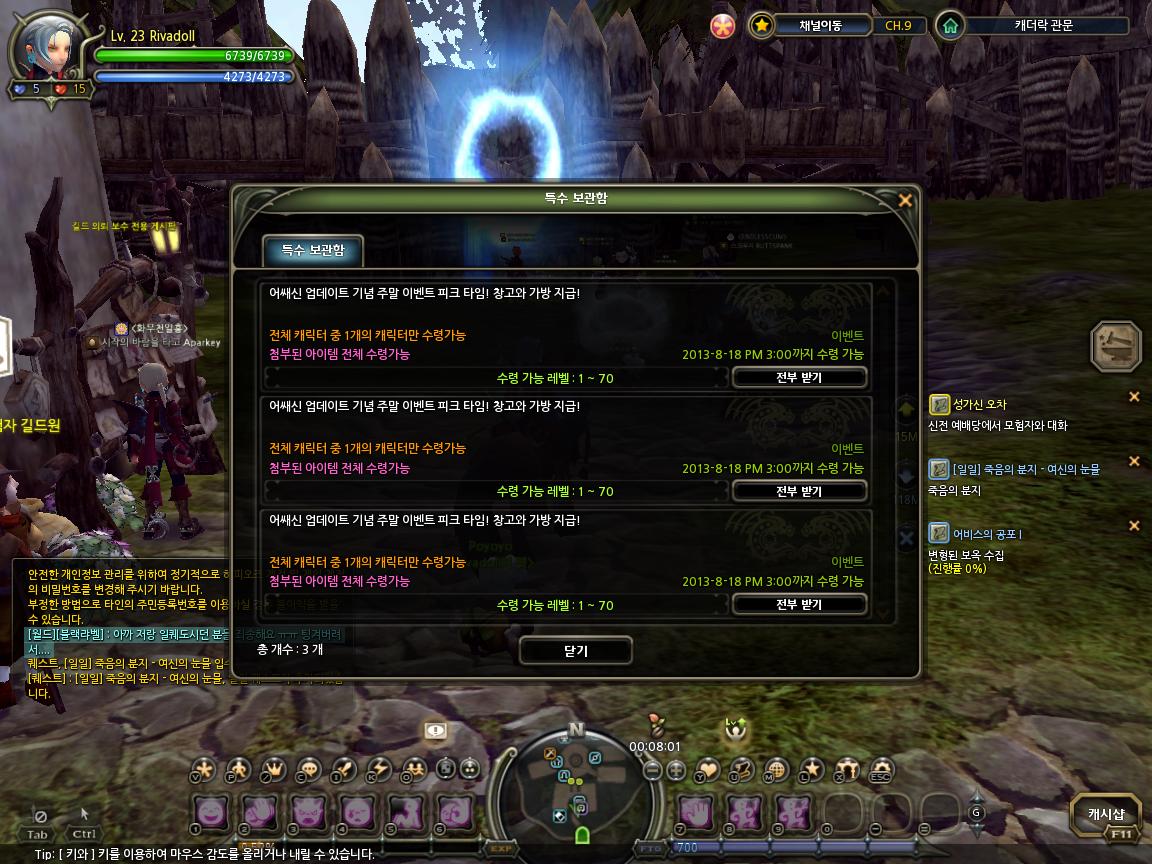Image resolution: width=1152 pixels, height=864 pixels.
Task: Open the 어비스의 공포 I quest entry
Action: pos(986,533)
